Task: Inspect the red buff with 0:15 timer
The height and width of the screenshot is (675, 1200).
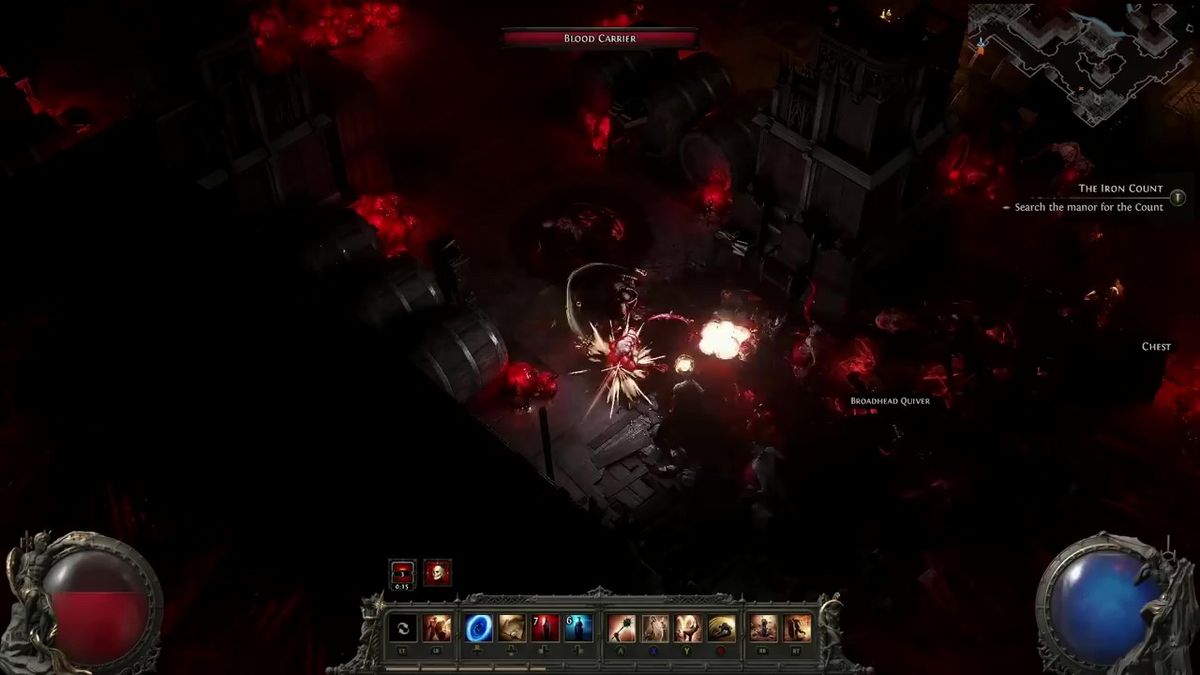Action: point(402,572)
